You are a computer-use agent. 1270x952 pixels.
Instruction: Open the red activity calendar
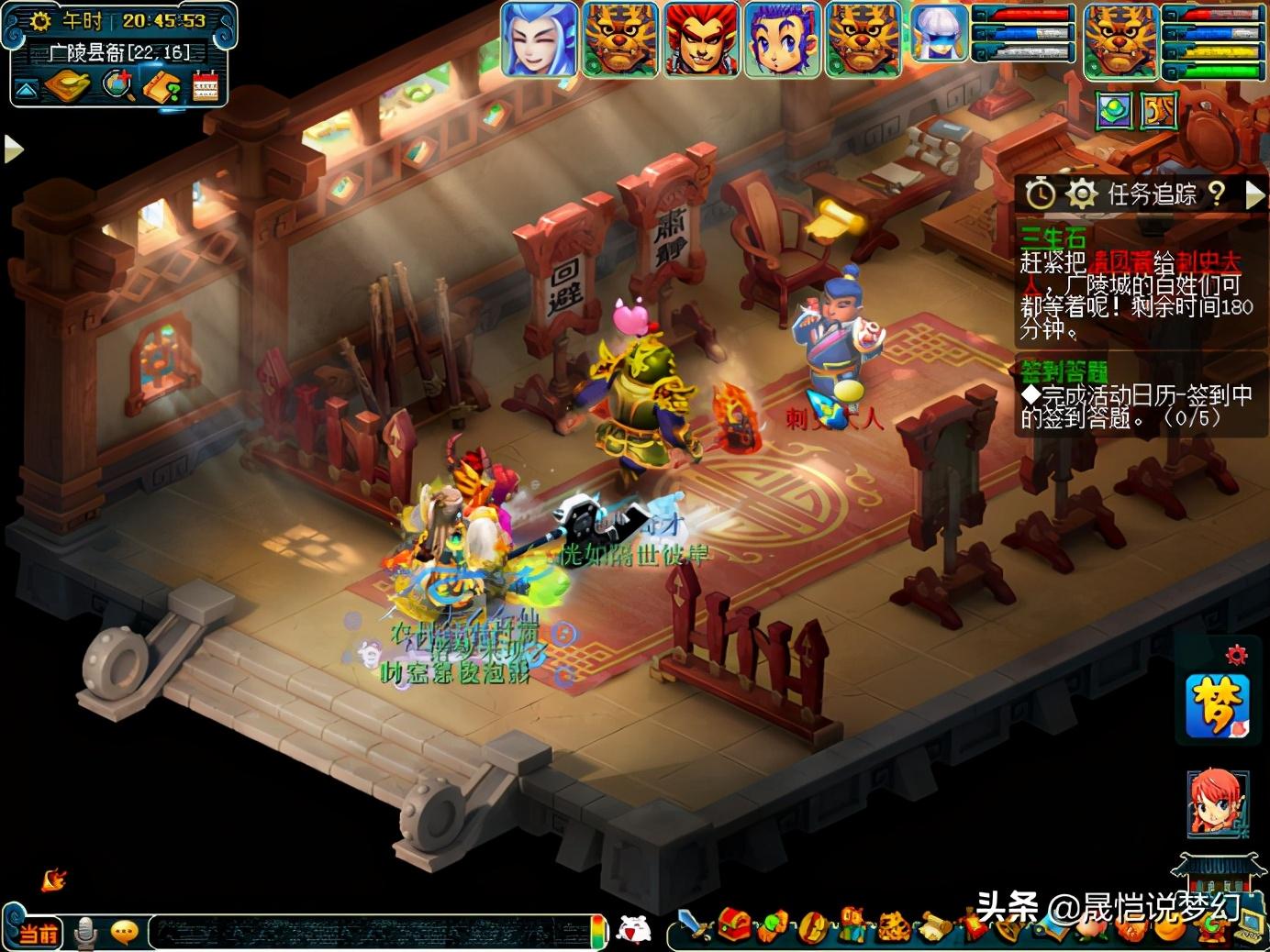click(x=206, y=87)
